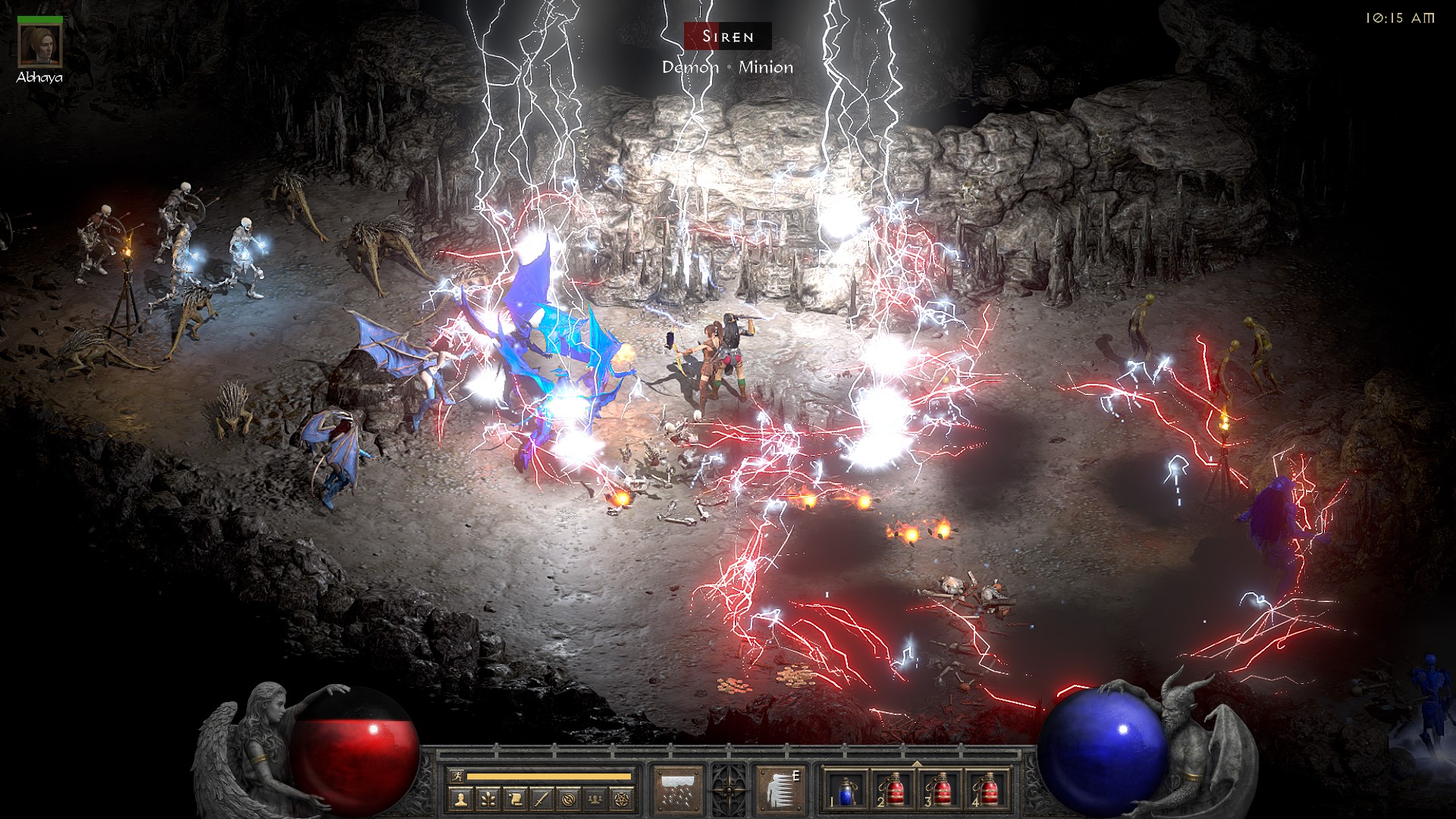The image size is (1456, 819).
Task: Open the skill tree icon
Action: tap(488, 798)
